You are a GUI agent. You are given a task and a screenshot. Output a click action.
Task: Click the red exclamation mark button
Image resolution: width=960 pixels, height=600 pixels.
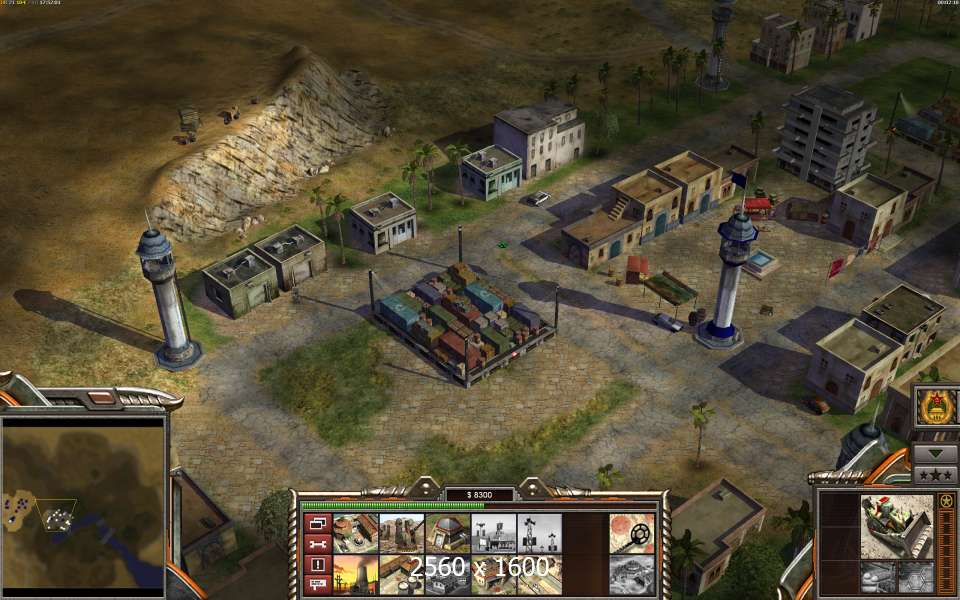pyautogui.click(x=317, y=564)
